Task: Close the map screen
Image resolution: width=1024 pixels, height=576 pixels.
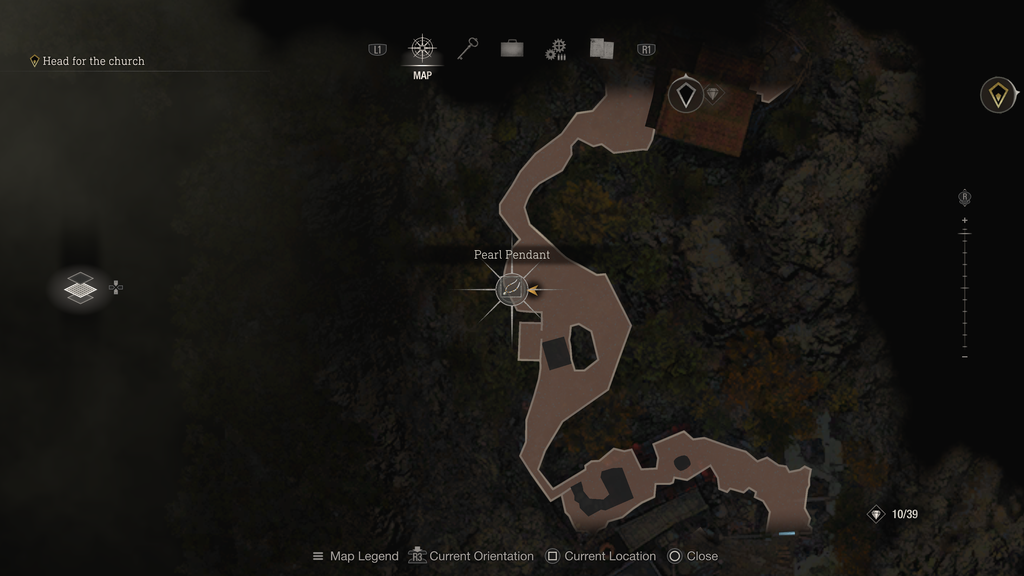Action: 693,556
